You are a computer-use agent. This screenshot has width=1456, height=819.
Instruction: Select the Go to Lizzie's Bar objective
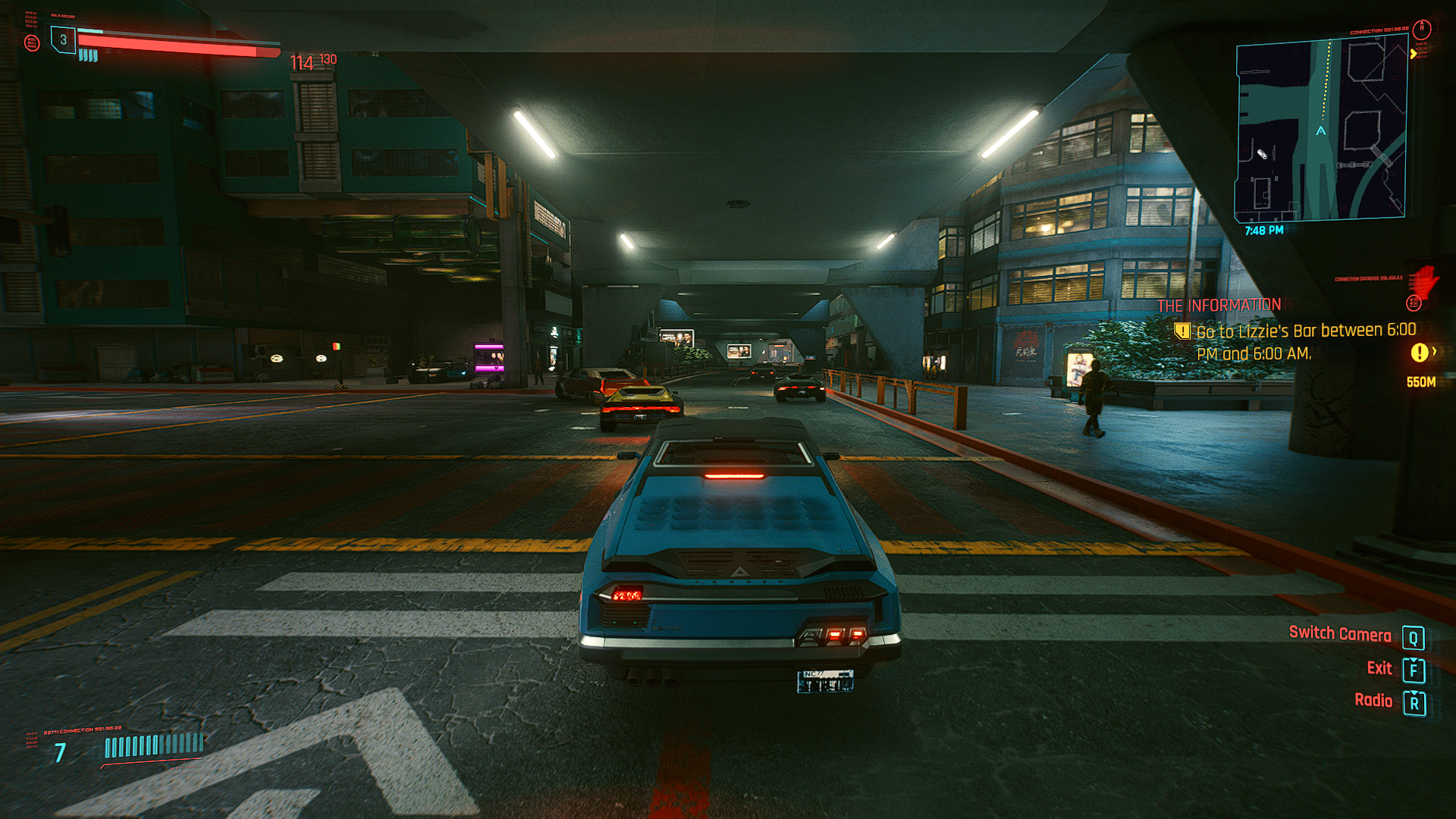[1305, 342]
